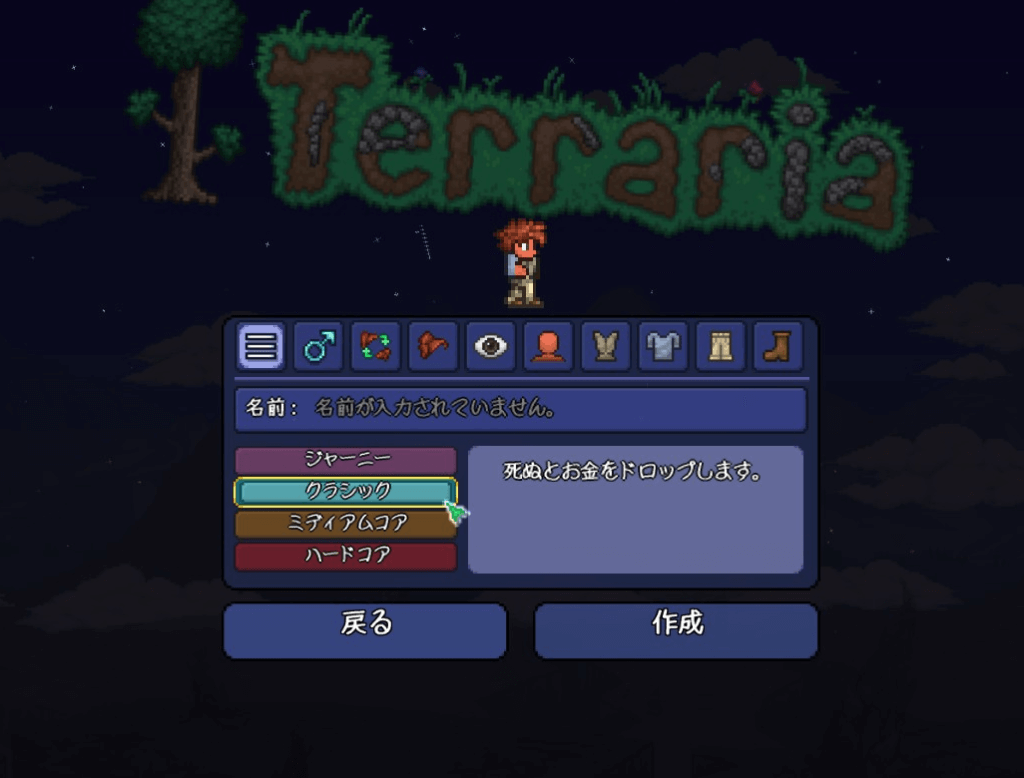1024x778 pixels.
Task: Create the character with 作成
Action: (676, 630)
